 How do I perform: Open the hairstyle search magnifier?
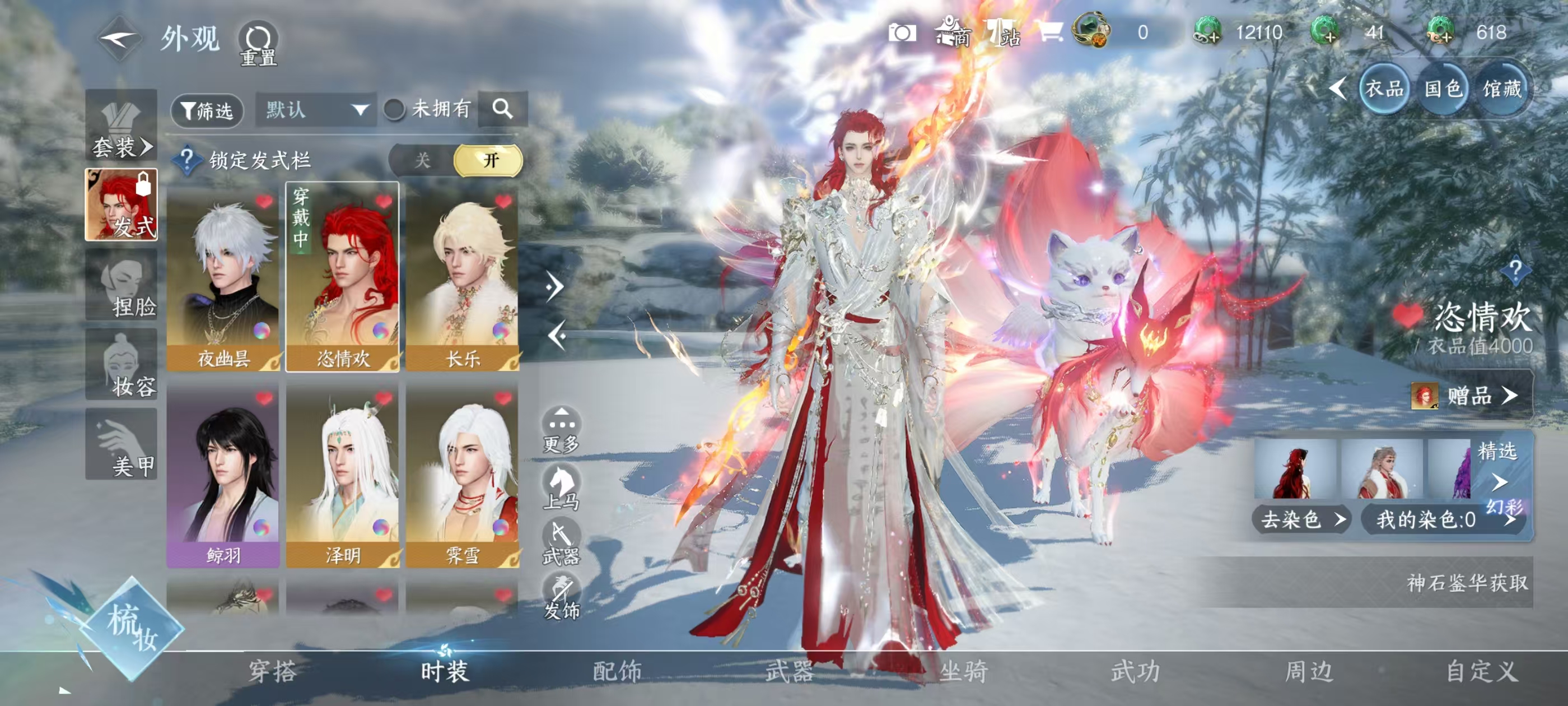(502, 109)
